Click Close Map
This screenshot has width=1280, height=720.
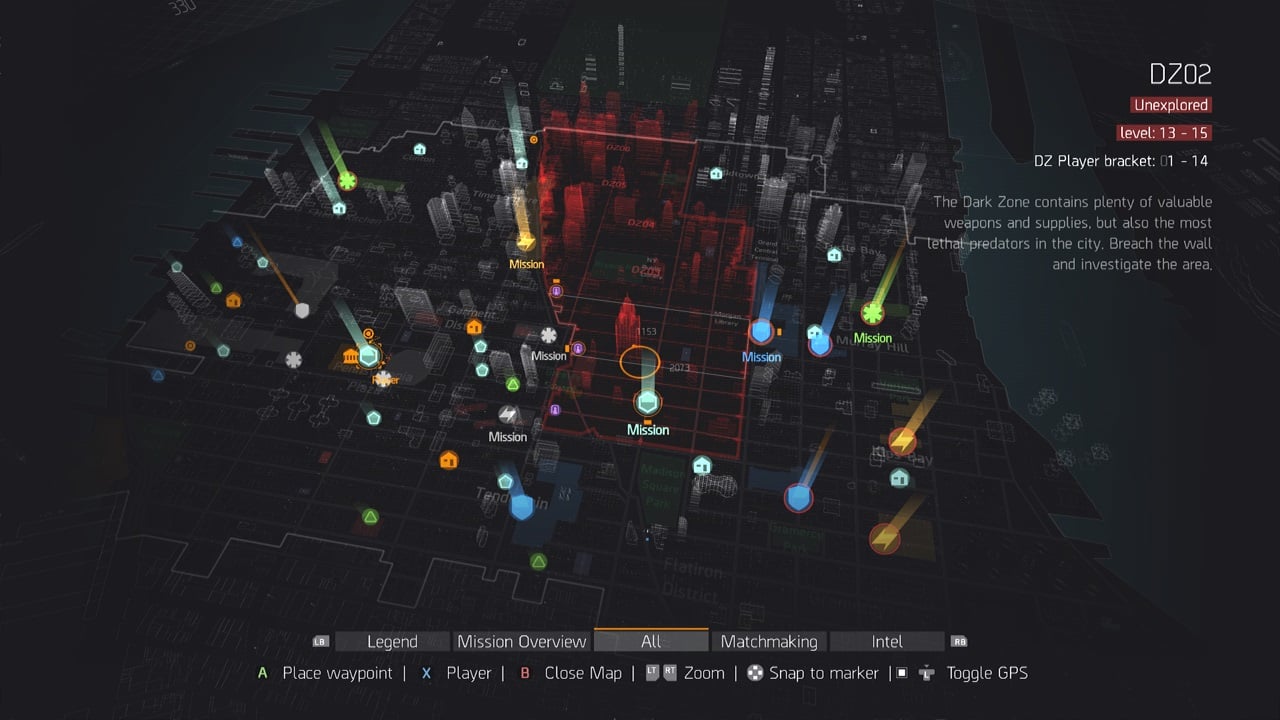click(583, 673)
